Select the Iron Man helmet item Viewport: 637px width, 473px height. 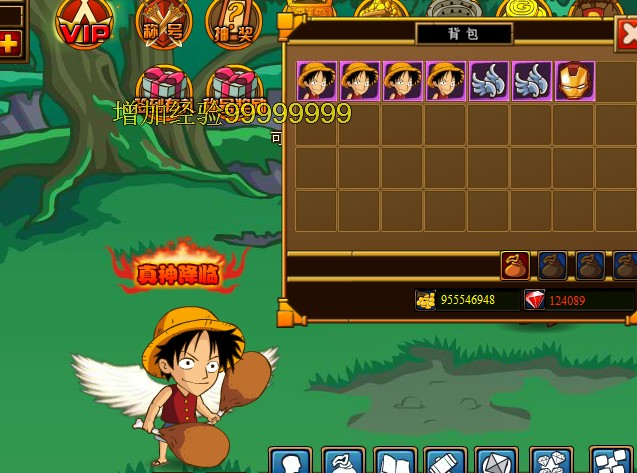point(575,81)
